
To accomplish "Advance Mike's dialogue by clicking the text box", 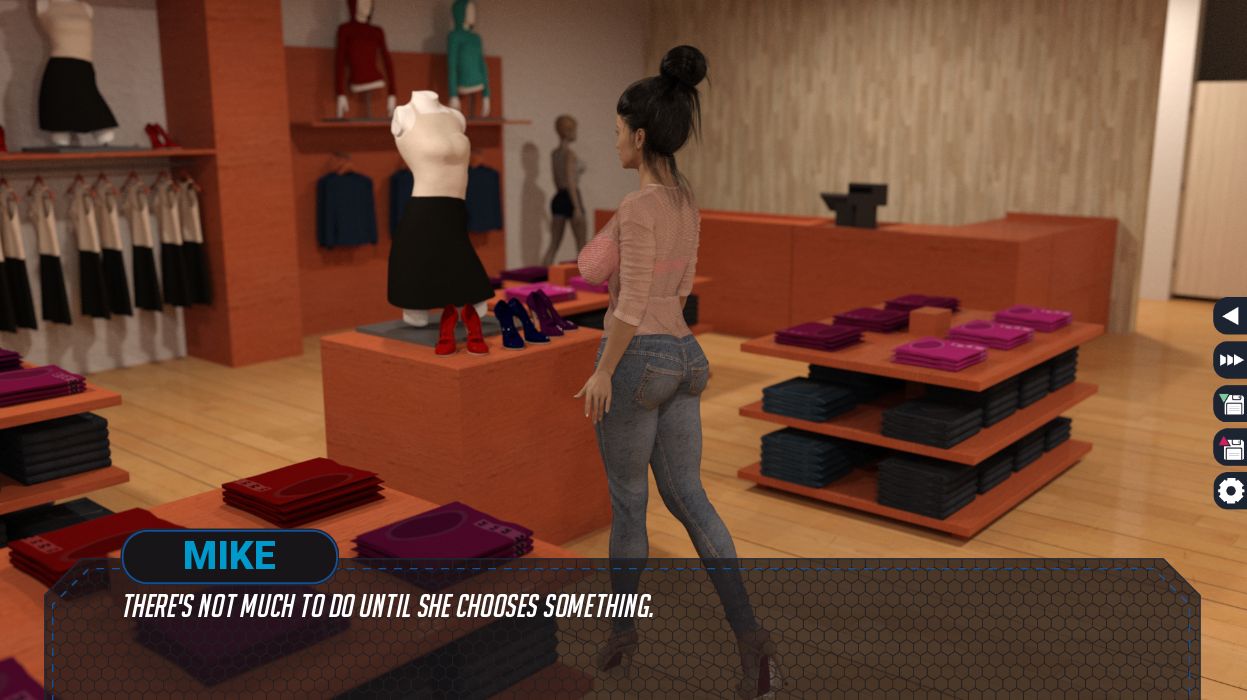I will coord(620,640).
